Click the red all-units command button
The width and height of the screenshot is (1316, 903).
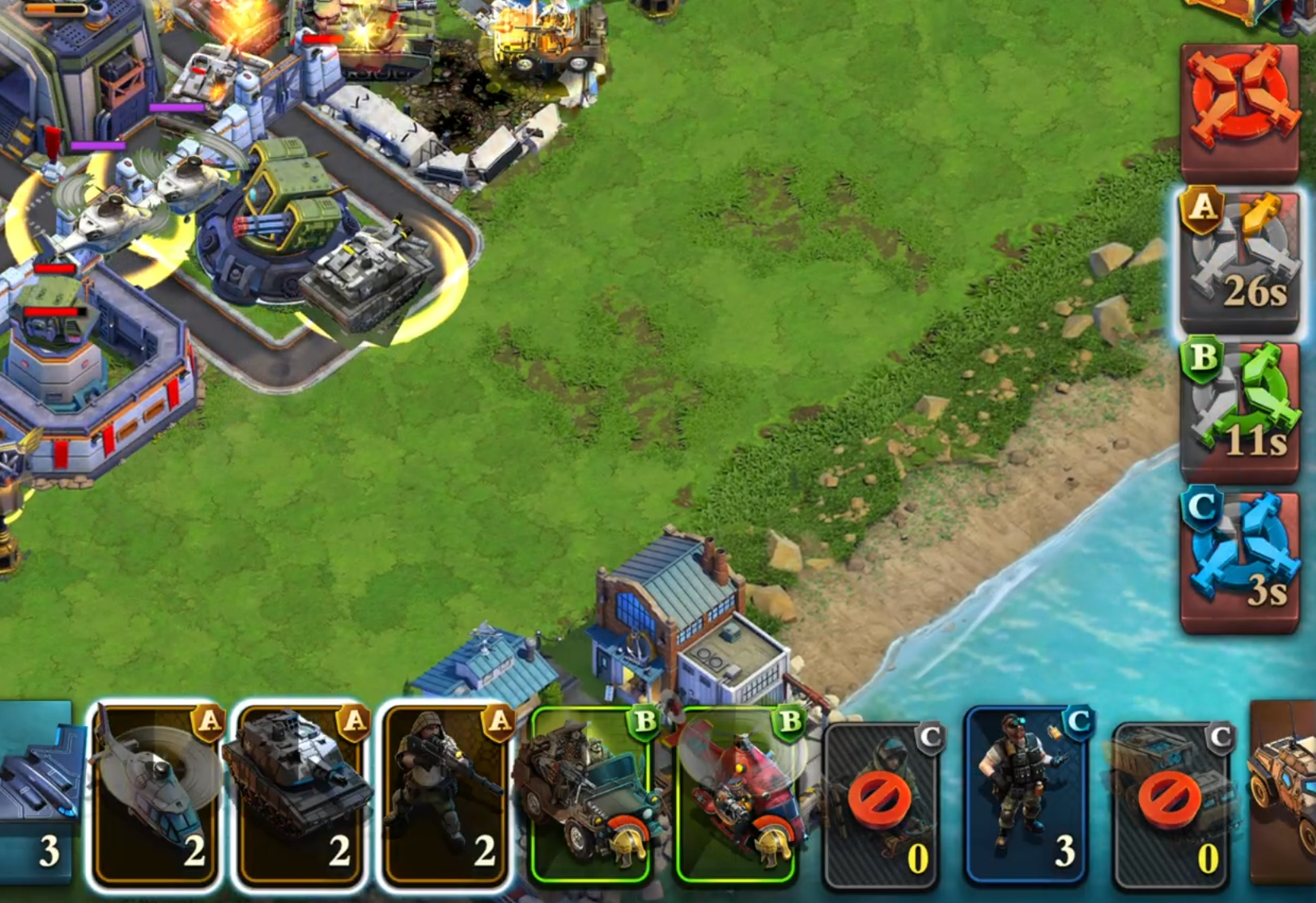(x=1240, y=110)
